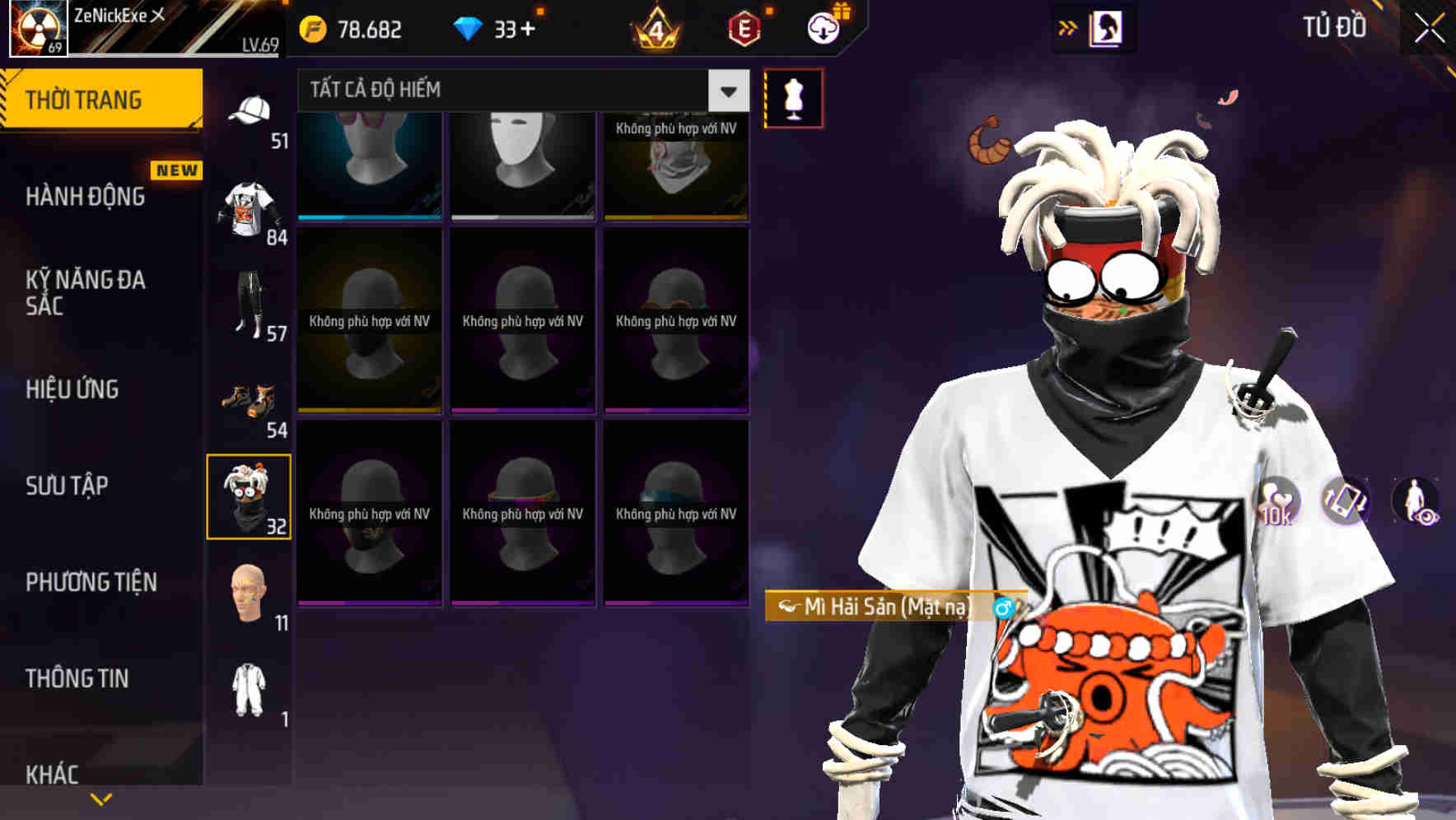Select the pants category icon showing 57 items

pyautogui.click(x=250, y=305)
